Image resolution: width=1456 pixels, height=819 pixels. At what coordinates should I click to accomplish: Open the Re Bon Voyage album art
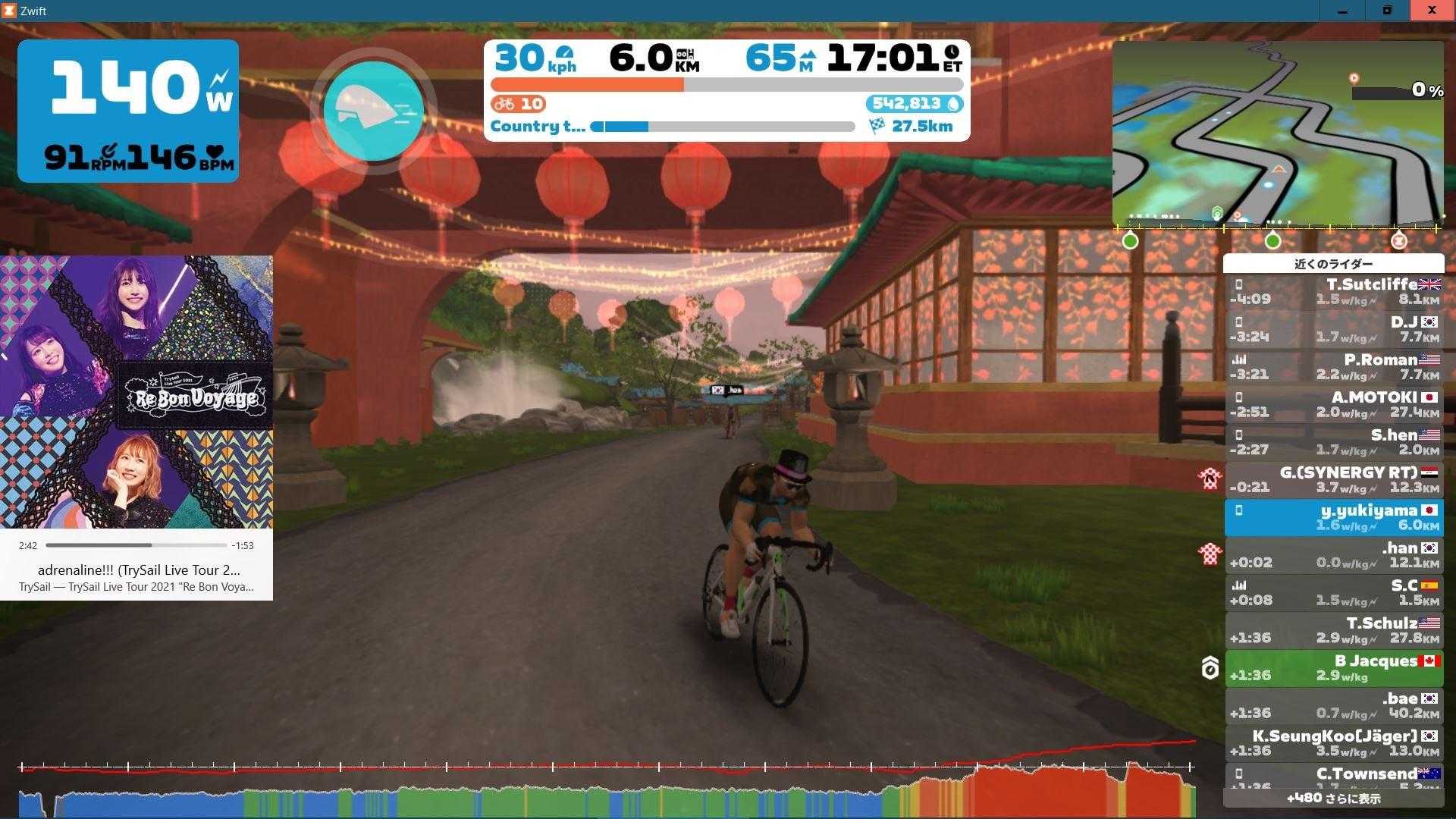click(x=136, y=391)
